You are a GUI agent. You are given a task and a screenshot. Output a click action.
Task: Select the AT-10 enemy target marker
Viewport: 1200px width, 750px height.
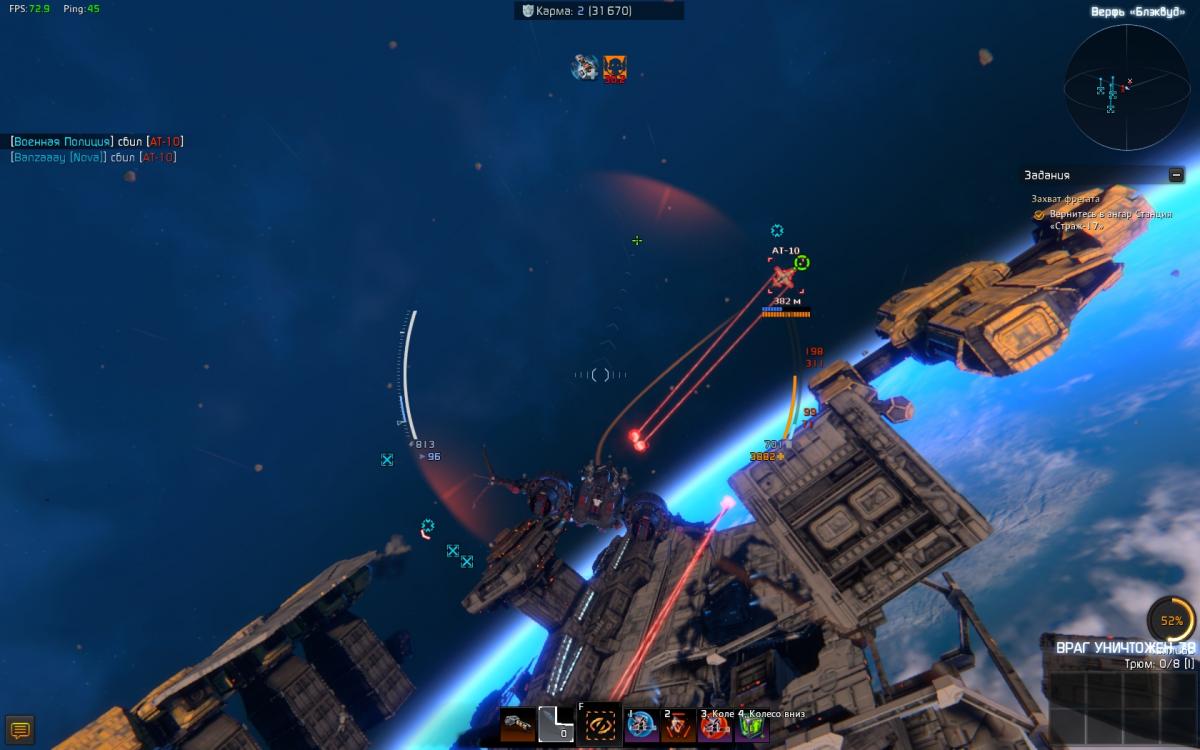point(783,275)
